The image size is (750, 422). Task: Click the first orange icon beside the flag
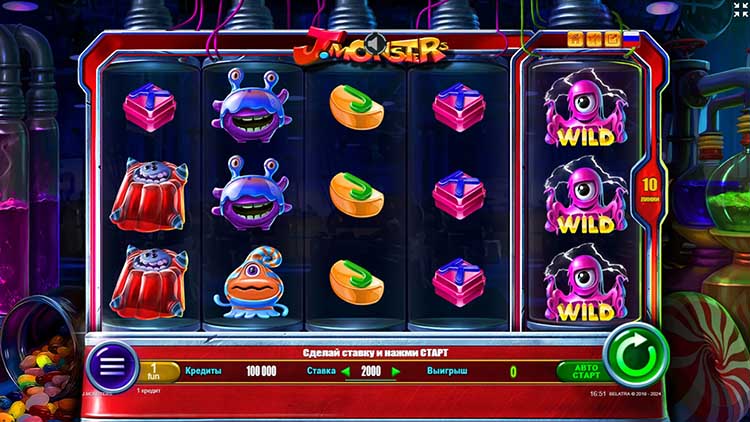[x=575, y=39]
